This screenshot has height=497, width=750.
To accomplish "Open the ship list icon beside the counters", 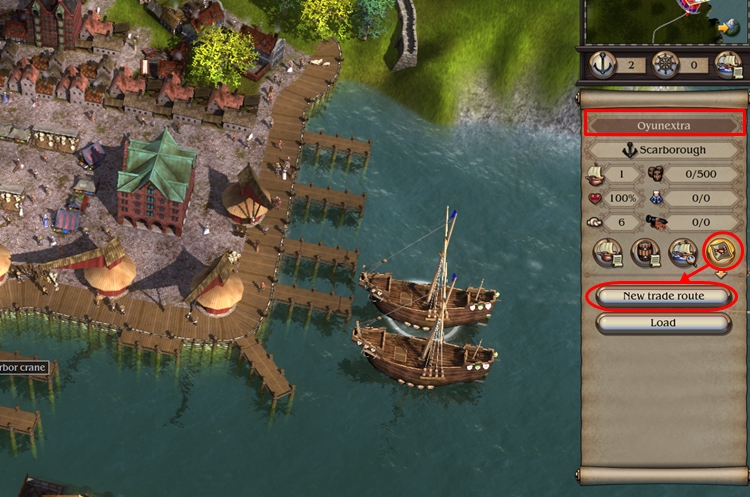I will point(727,64).
